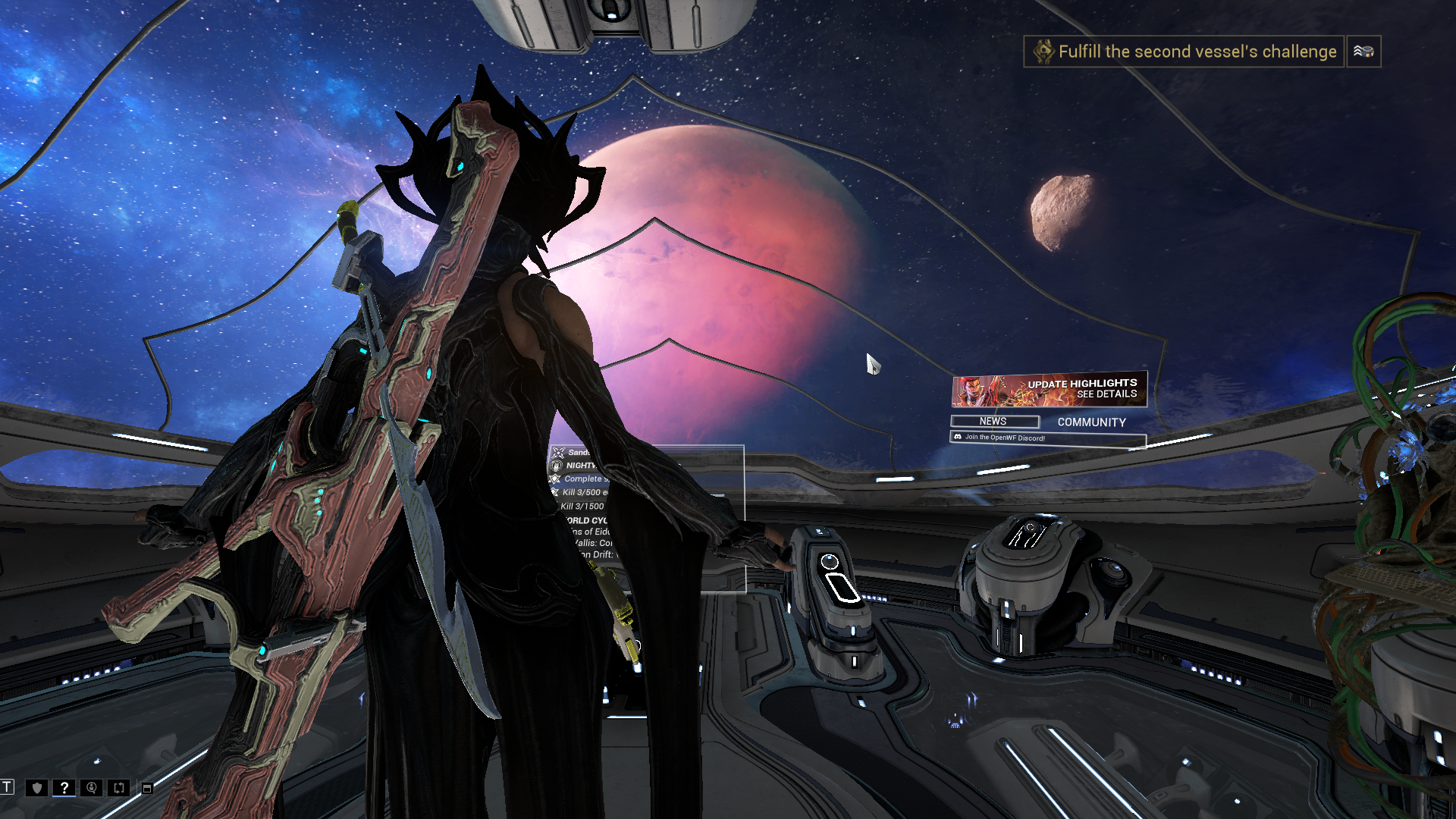Screen dimensions: 1456x819
Task: Click the looping arrows icon in the bottom toolbar
Action: [x=119, y=788]
